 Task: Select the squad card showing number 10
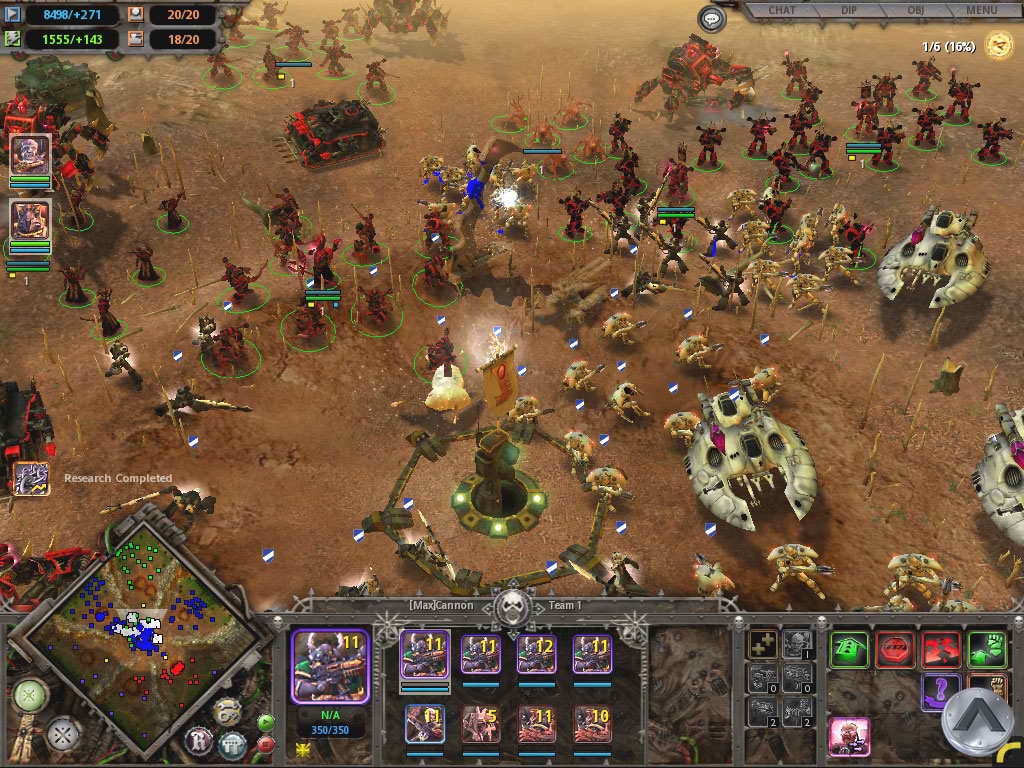[592, 723]
